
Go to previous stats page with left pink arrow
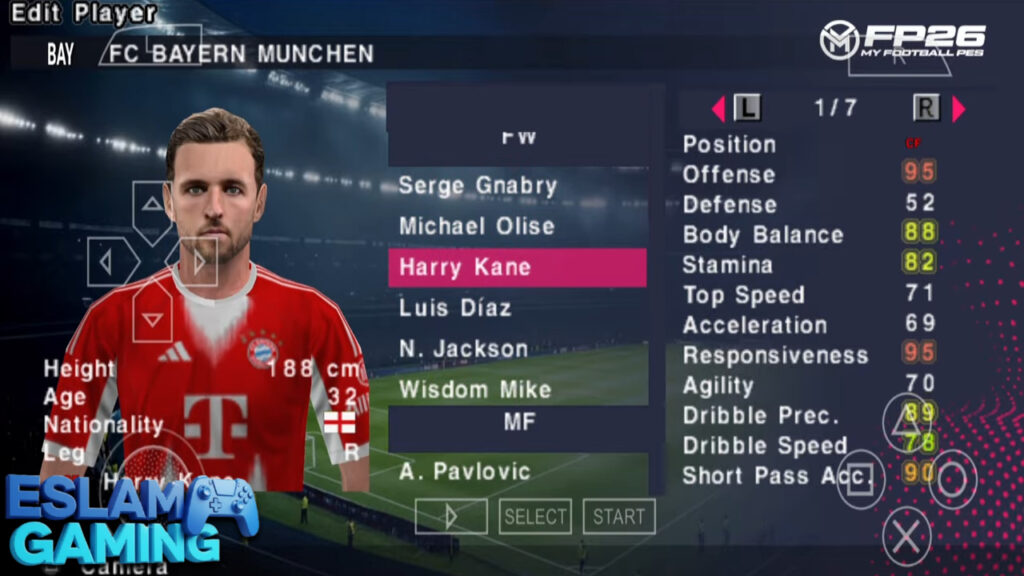click(717, 108)
